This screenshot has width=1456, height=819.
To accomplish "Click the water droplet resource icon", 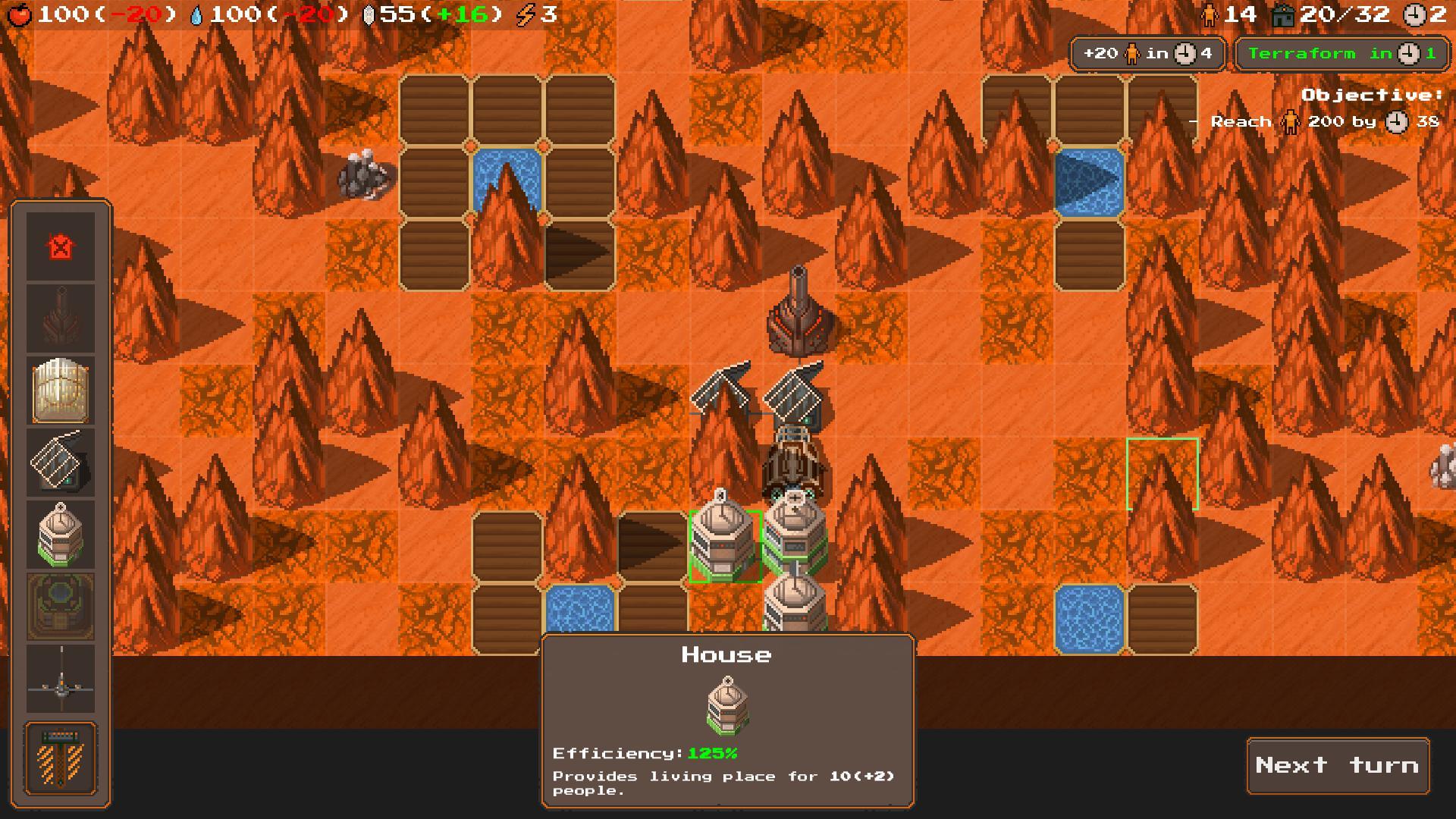I will (197, 13).
